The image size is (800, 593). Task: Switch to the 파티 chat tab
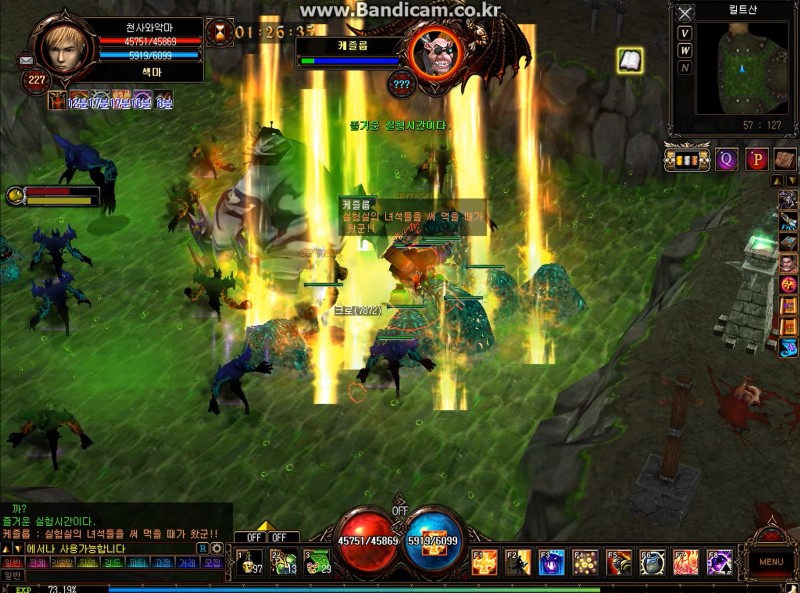tap(138, 563)
